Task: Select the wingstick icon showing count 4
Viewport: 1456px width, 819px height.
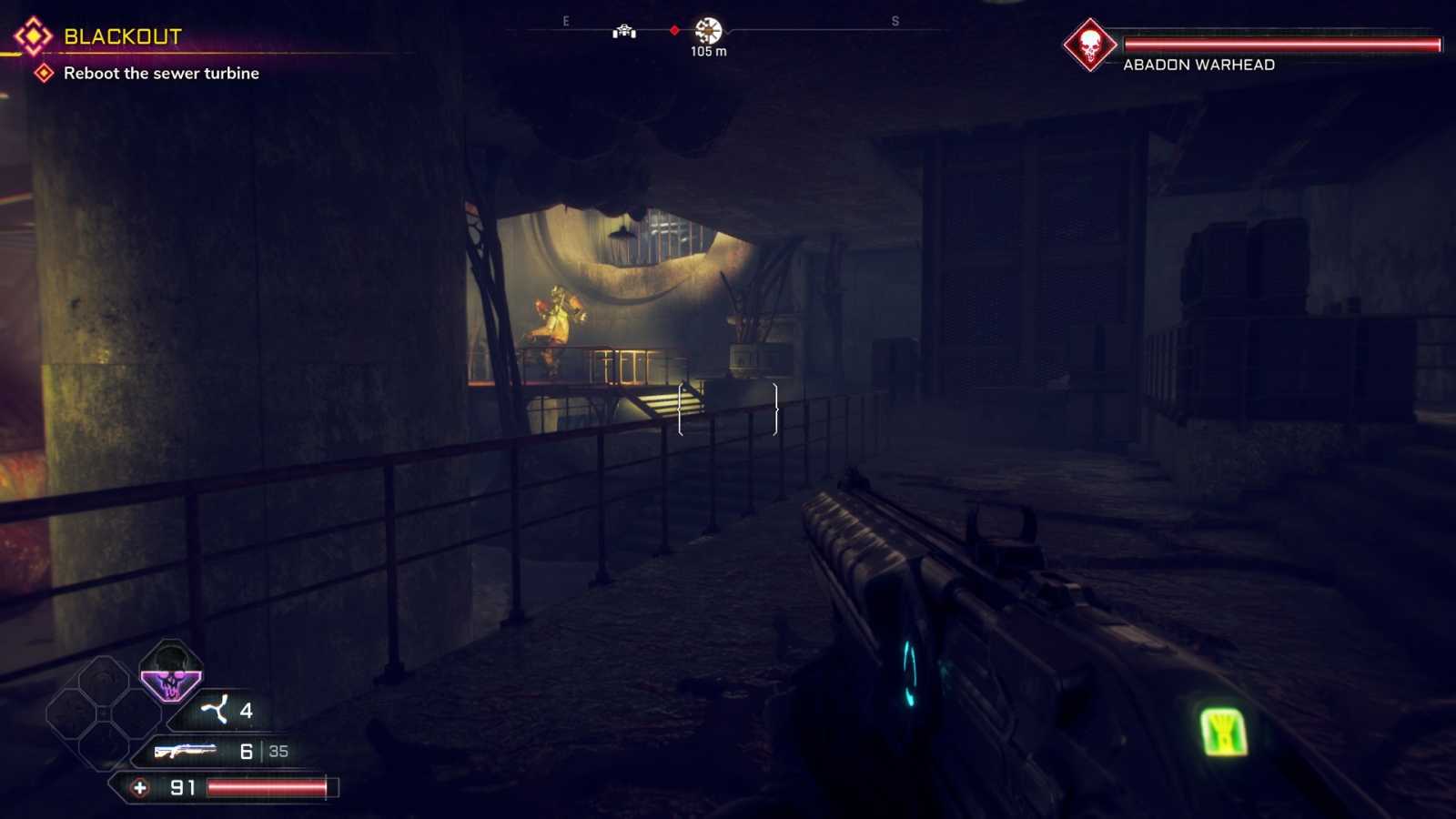Action: [x=215, y=709]
